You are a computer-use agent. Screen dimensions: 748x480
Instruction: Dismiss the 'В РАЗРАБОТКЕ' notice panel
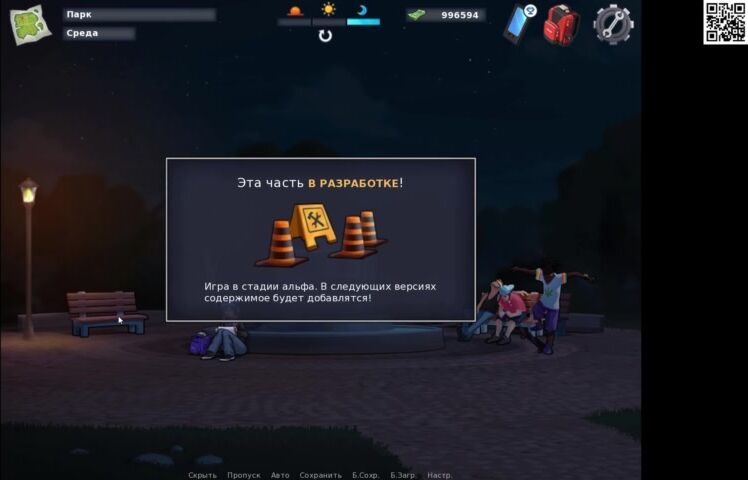(320, 239)
